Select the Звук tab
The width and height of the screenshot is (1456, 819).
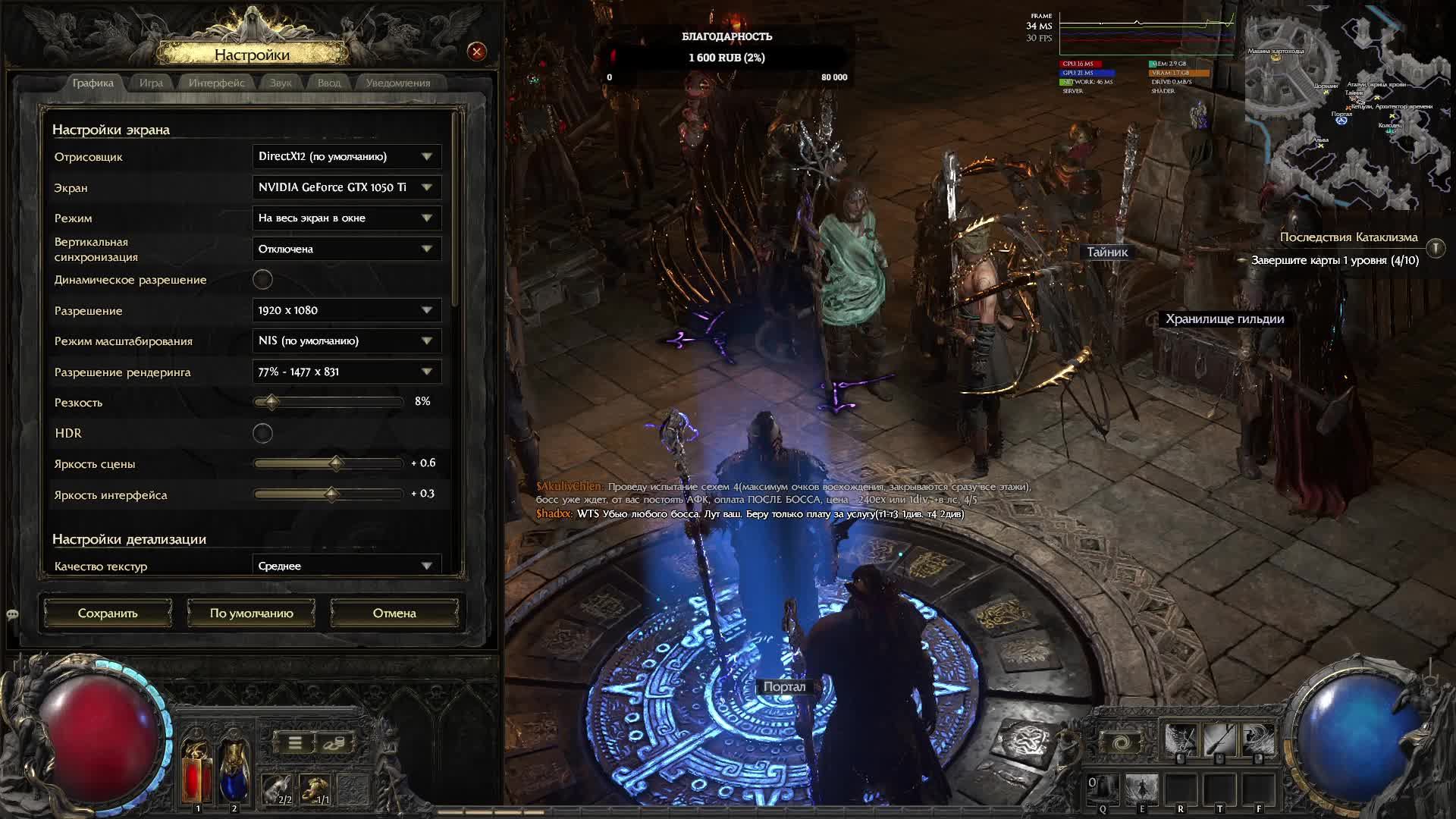point(281,83)
